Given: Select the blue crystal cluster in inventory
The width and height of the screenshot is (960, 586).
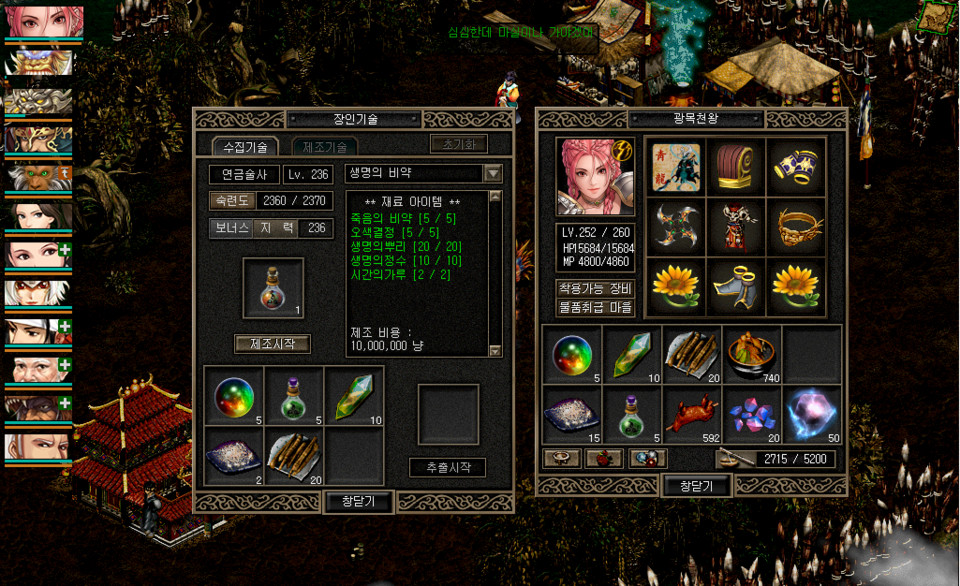Looking at the screenshot, I should click(x=751, y=413).
